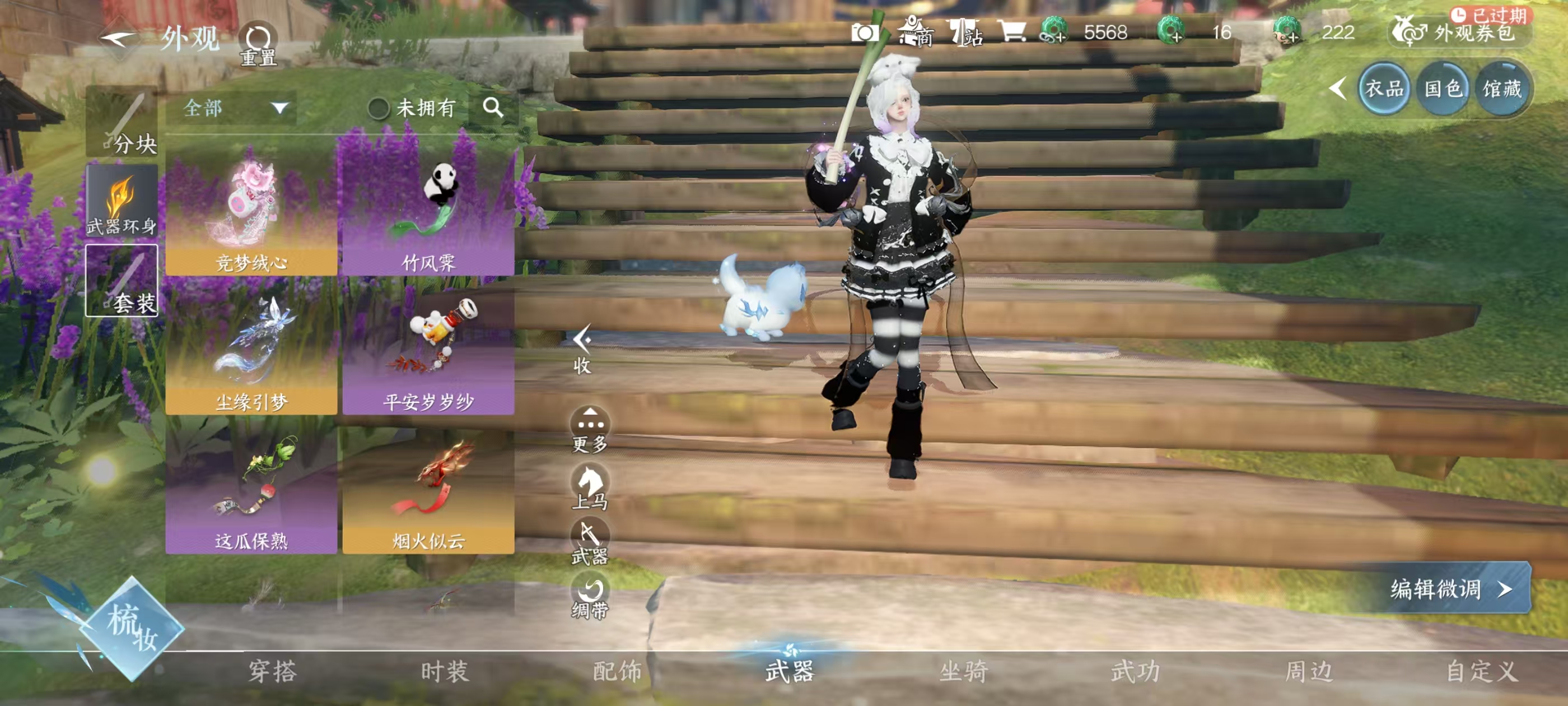
Task: Toggle the 未拥有 filter checkbox
Action: 379,109
